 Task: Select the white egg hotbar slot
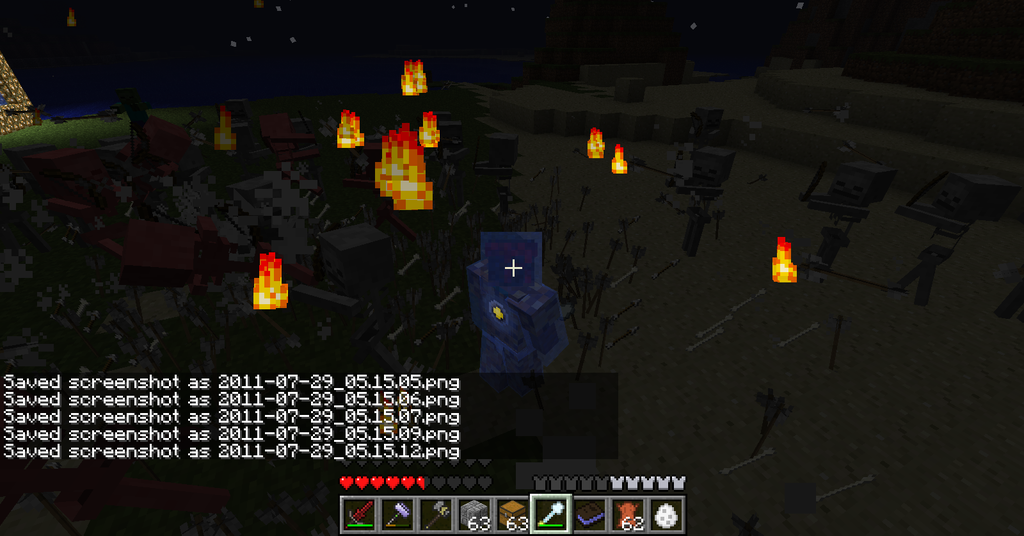pyautogui.click(x=665, y=515)
